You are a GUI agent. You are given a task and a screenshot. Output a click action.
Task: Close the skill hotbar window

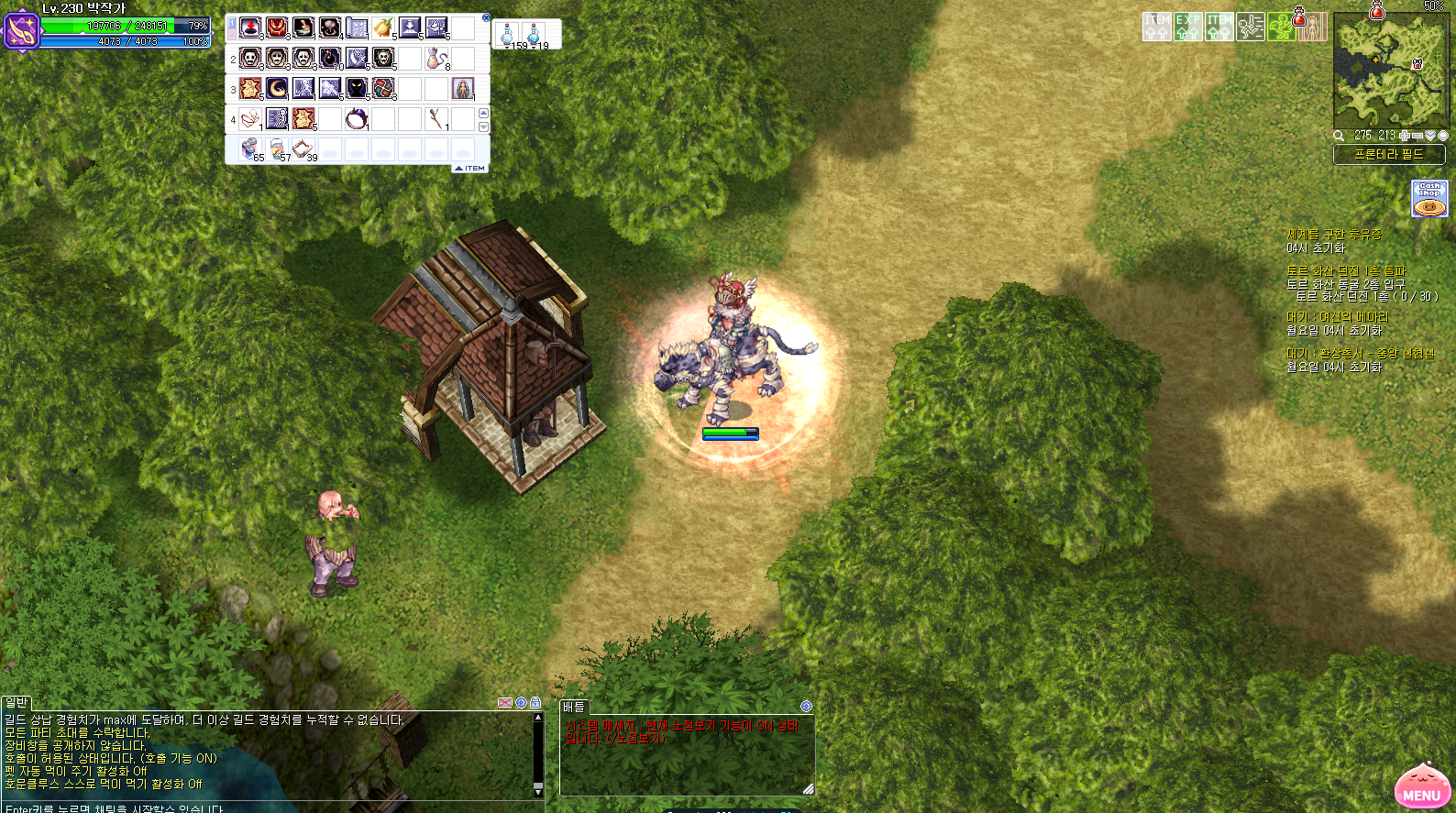pos(486,17)
